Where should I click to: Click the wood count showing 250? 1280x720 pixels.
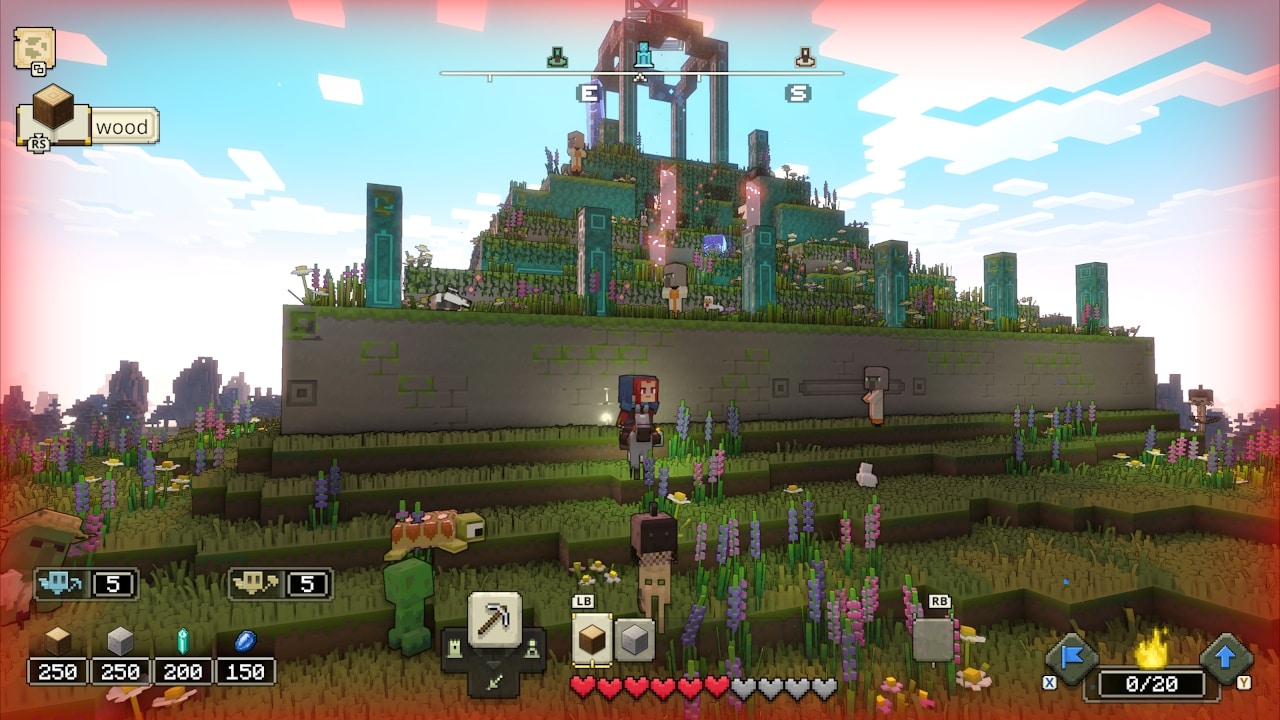[57, 672]
